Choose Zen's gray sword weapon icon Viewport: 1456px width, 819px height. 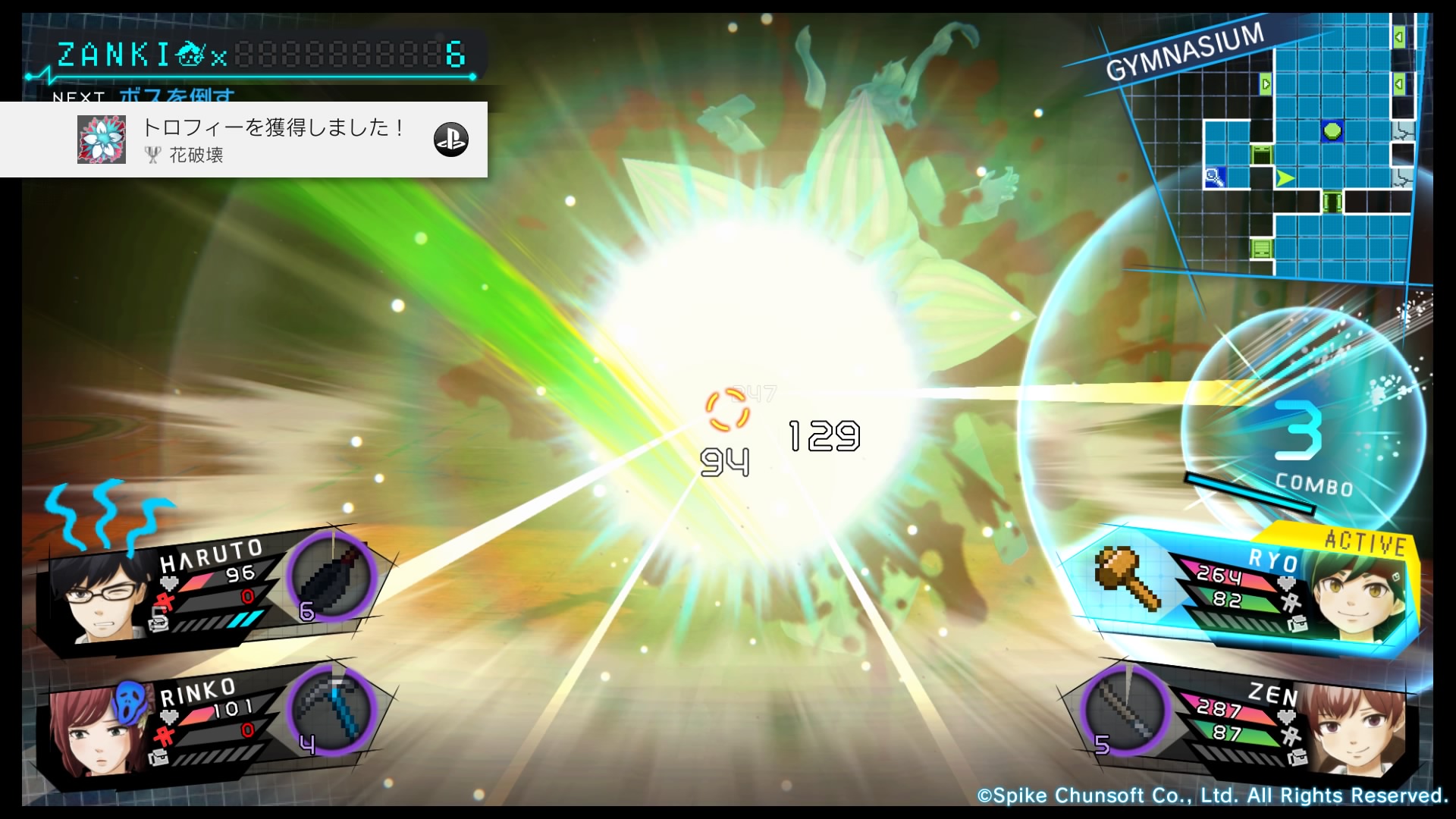[x=1126, y=711]
